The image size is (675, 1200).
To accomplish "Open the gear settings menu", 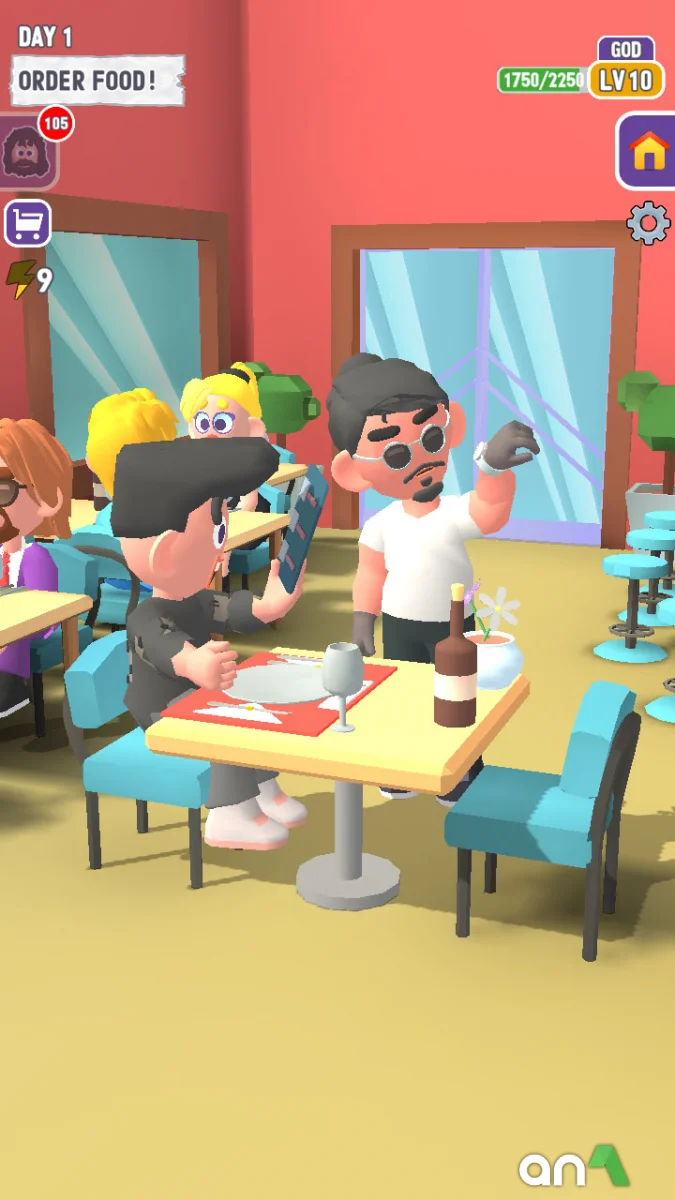I will tap(648, 223).
